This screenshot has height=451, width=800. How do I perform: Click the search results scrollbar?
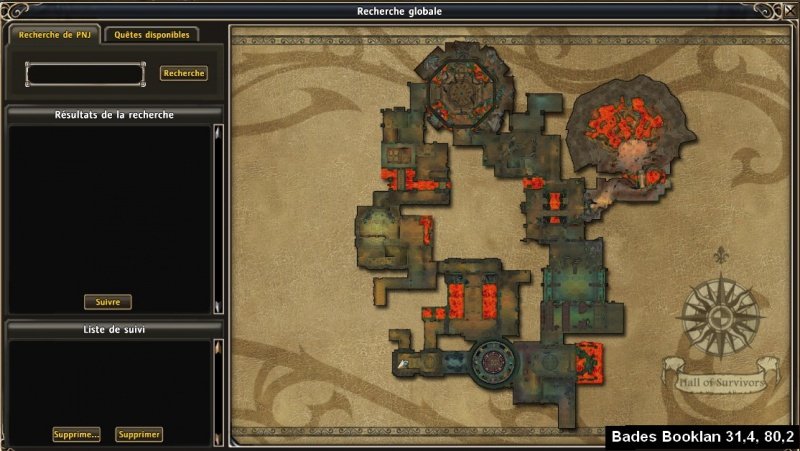coord(217,218)
